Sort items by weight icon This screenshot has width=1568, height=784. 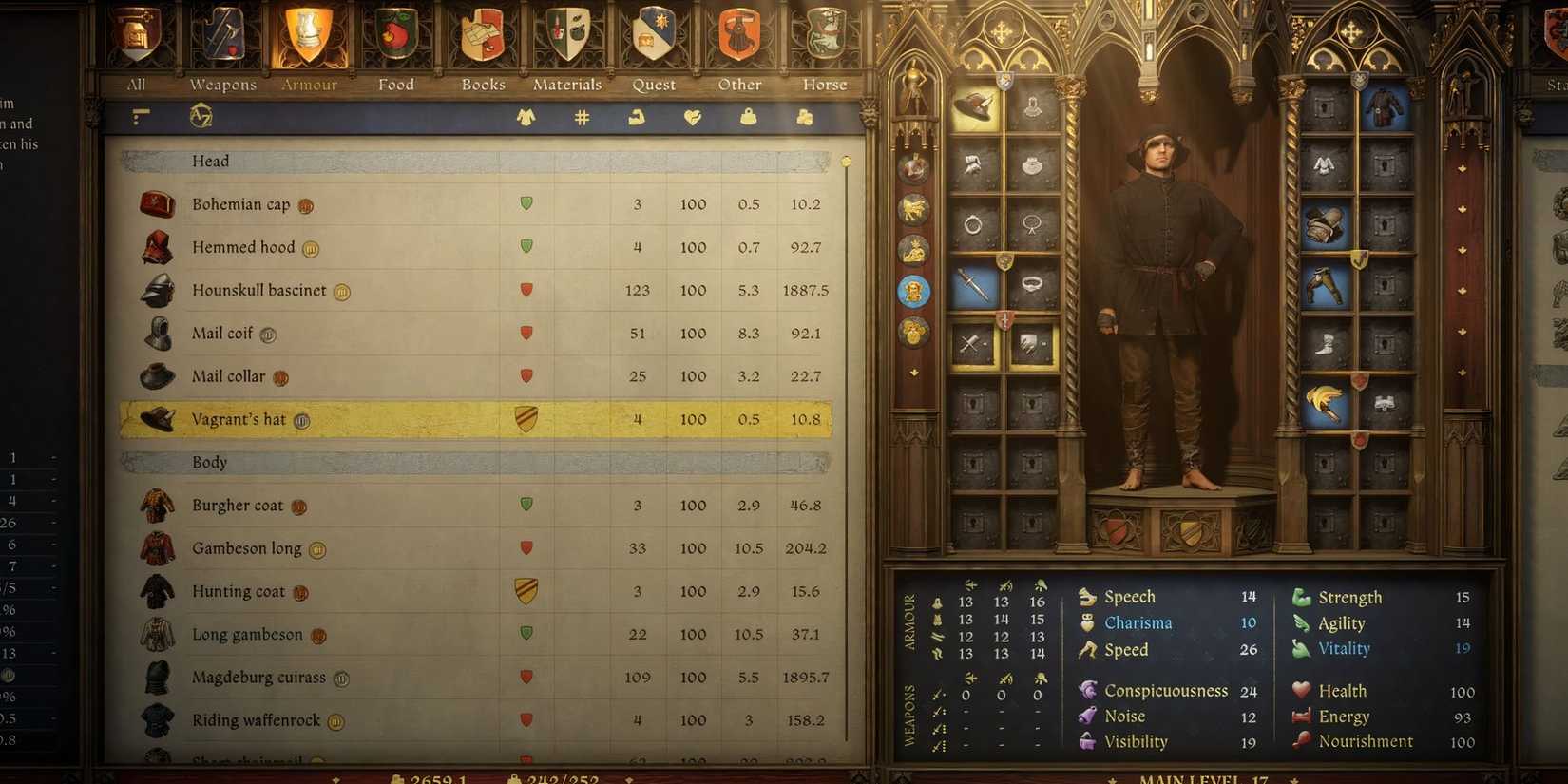point(749,117)
